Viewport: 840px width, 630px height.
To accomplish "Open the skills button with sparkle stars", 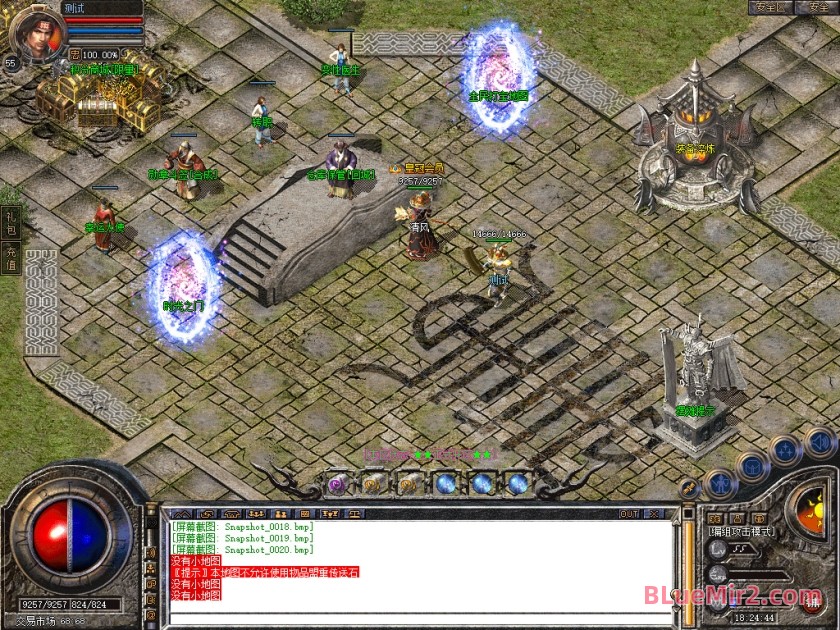I will pyautogui.click(x=786, y=450).
